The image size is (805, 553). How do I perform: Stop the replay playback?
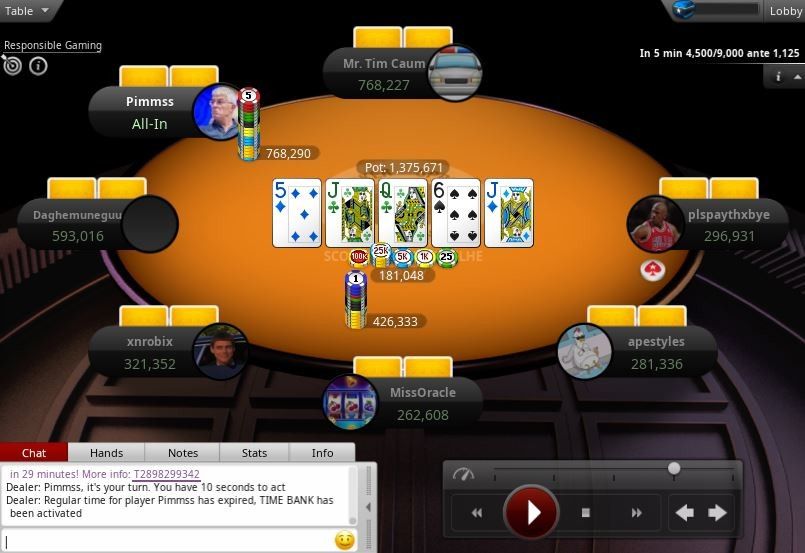(x=586, y=513)
